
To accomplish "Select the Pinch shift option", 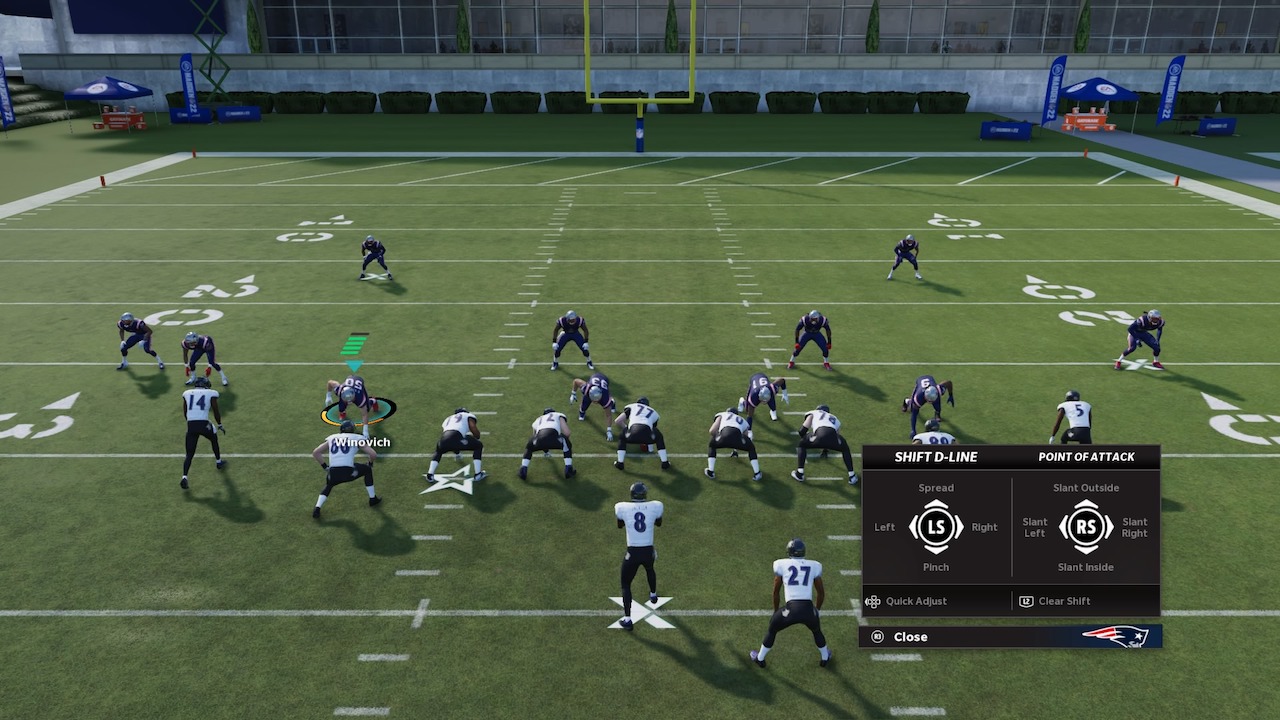I will [935, 567].
